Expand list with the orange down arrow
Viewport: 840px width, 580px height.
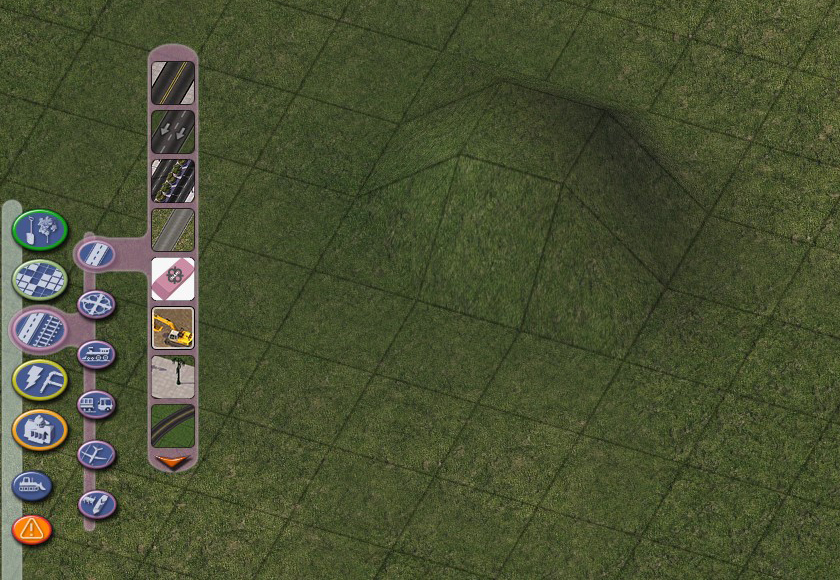[172, 462]
